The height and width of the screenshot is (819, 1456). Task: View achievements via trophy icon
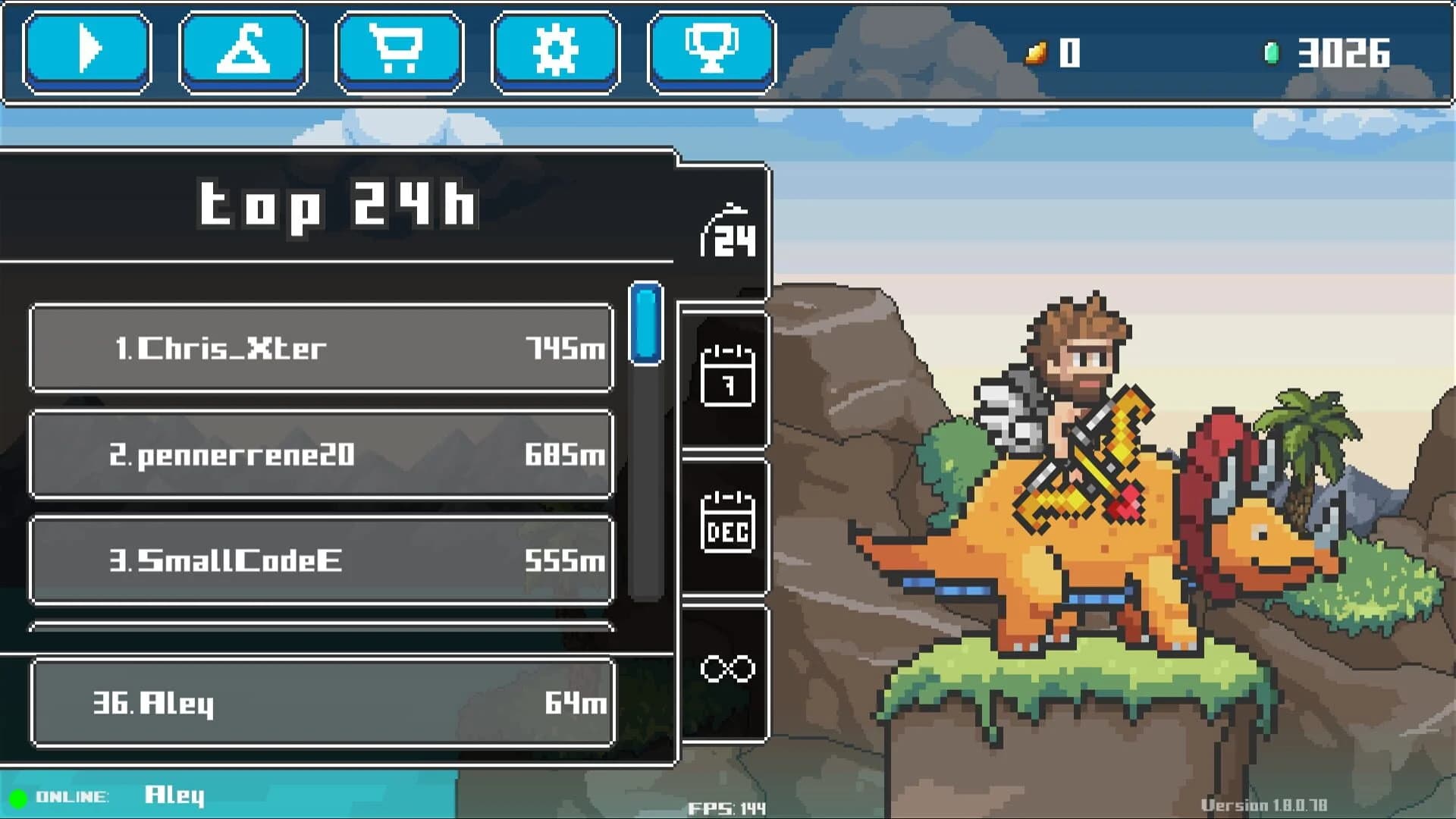coord(710,50)
